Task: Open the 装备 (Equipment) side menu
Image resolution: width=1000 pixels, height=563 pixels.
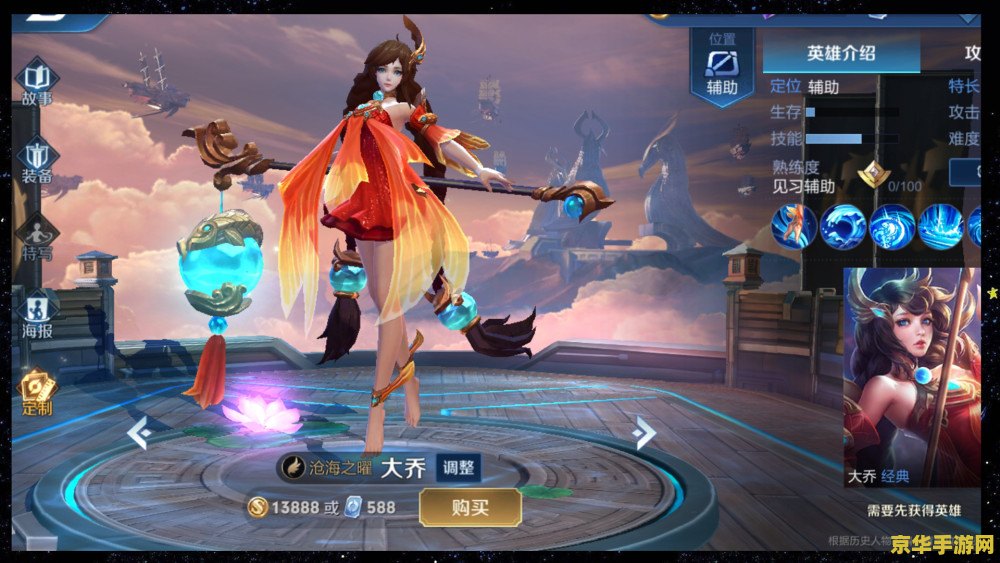Action: (37, 162)
